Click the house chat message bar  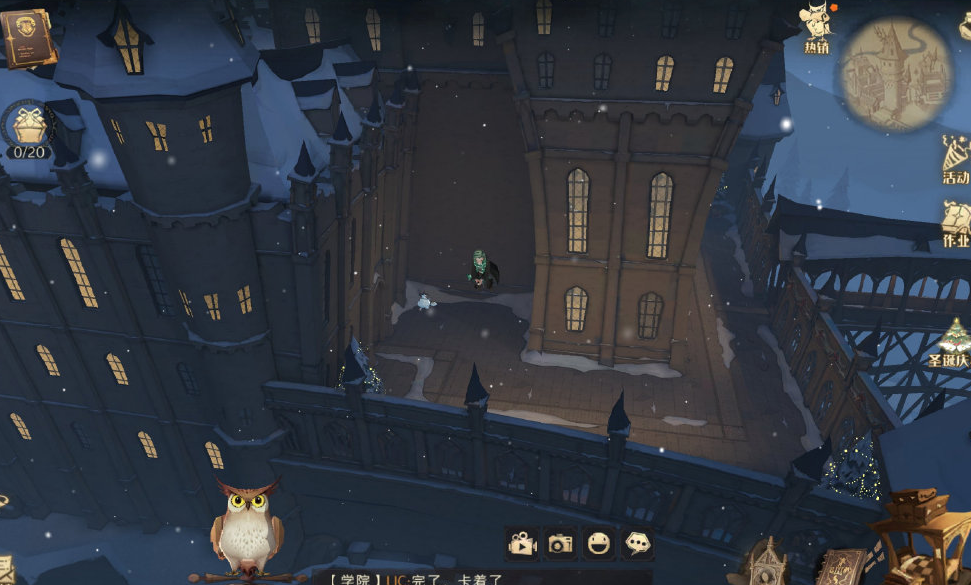pos(420,578)
